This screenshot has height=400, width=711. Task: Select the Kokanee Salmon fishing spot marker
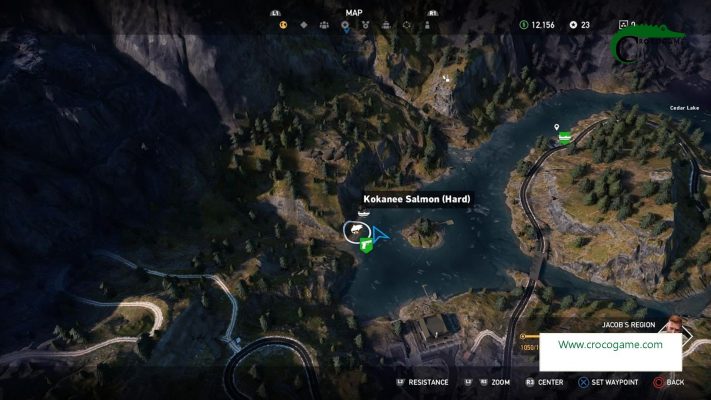[x=353, y=231]
